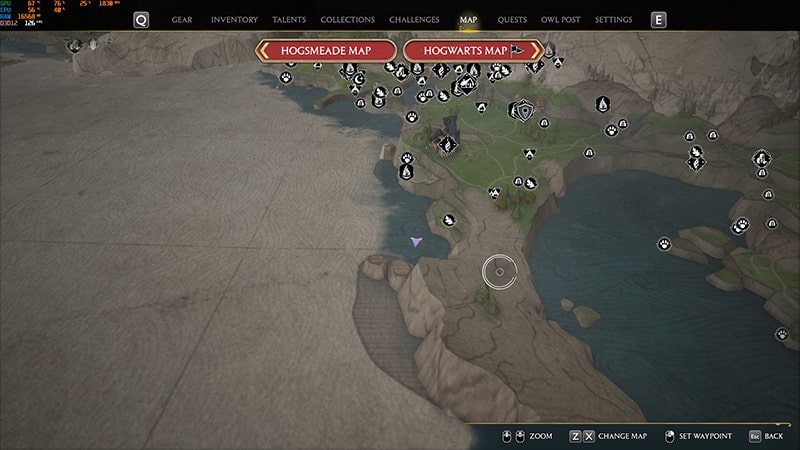Click the purple player arrow marker

(416, 241)
